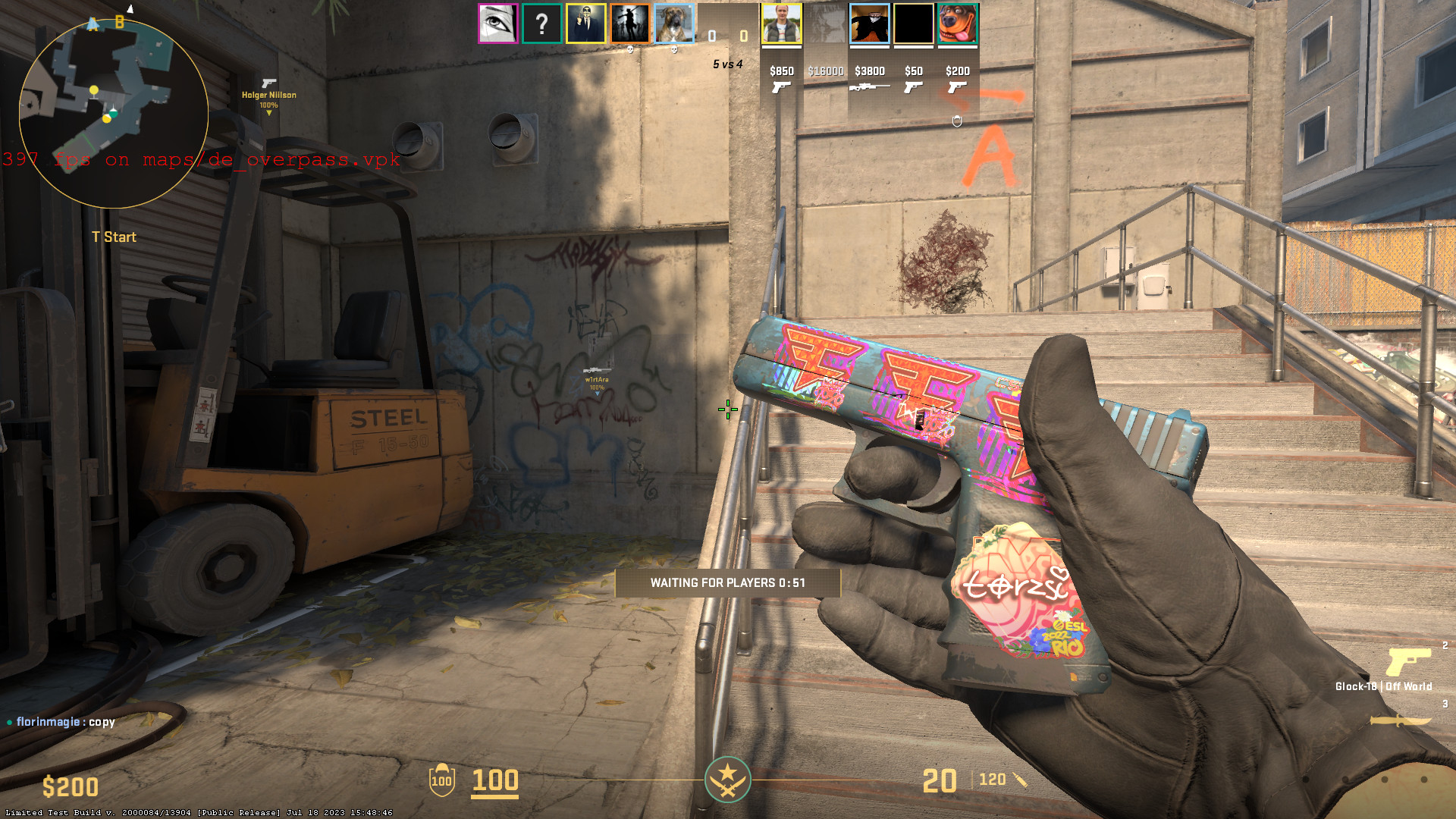Click florinmagie's chat message

65,722
